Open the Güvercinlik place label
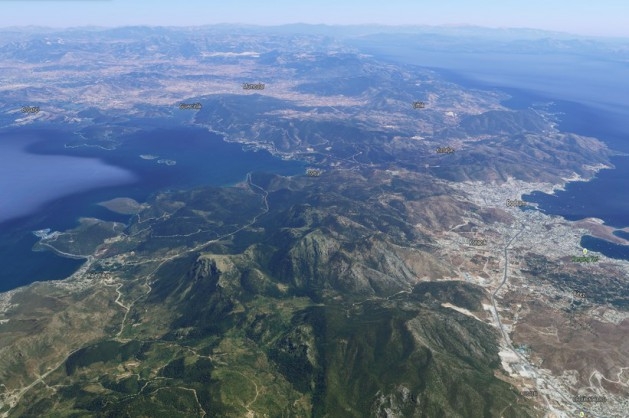The width and height of the screenshot is (629, 418). [x=190, y=105]
